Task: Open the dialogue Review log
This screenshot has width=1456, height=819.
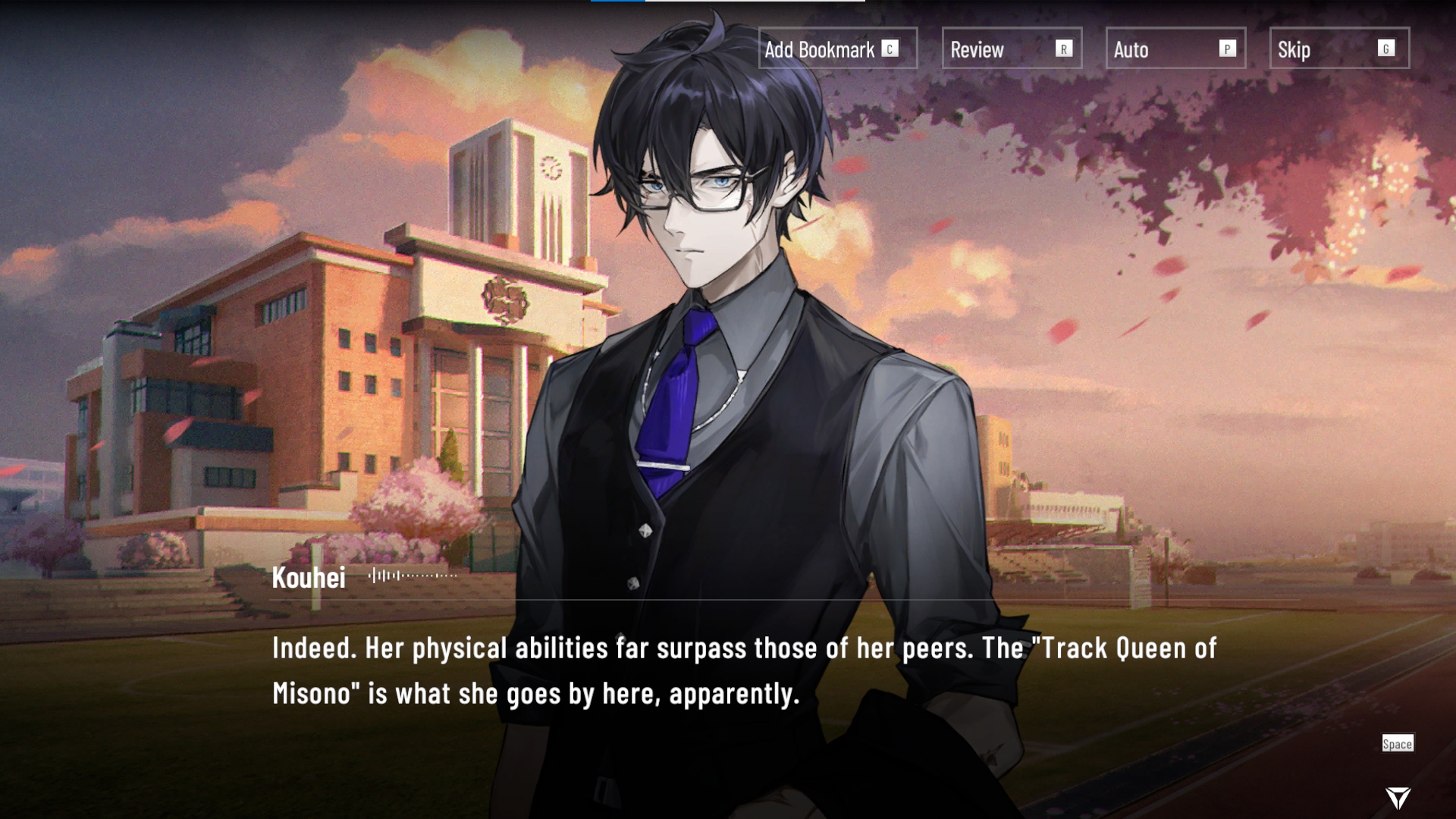Action: [x=1012, y=49]
